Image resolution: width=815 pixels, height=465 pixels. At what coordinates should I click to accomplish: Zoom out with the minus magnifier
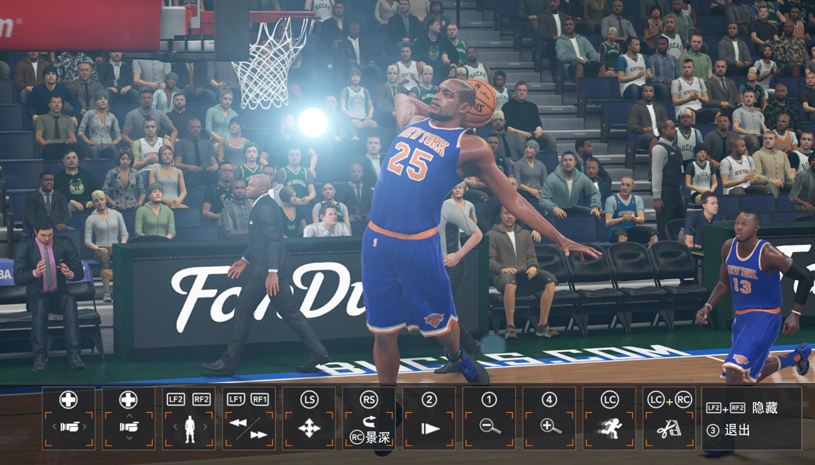[x=489, y=418]
